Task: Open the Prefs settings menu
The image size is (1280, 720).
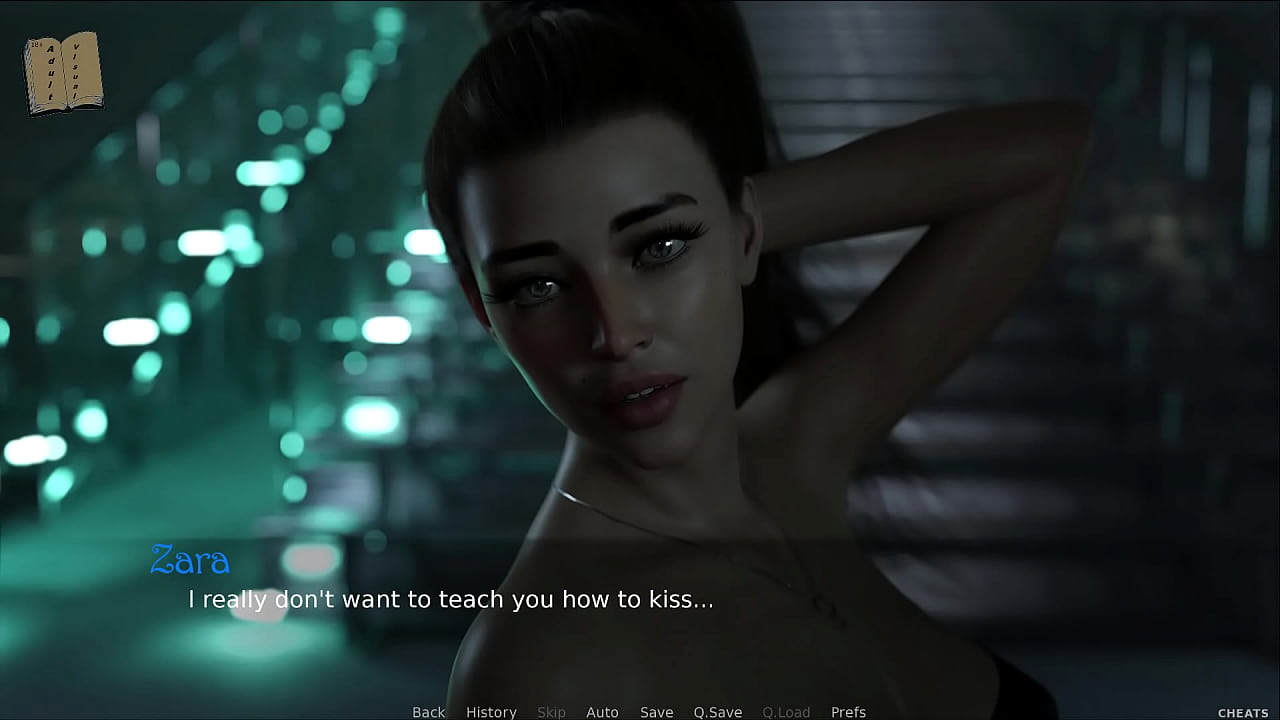Action: coord(848,712)
